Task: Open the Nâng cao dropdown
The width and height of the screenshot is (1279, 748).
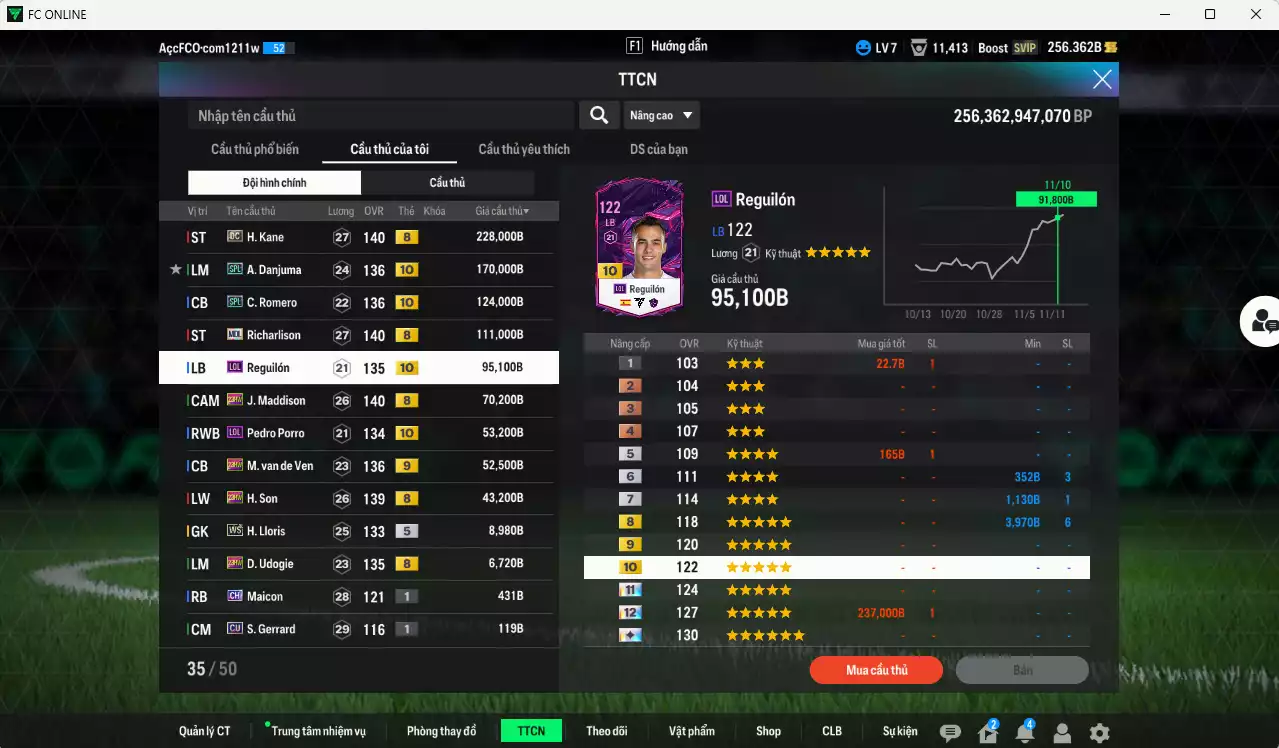Action: click(x=661, y=116)
